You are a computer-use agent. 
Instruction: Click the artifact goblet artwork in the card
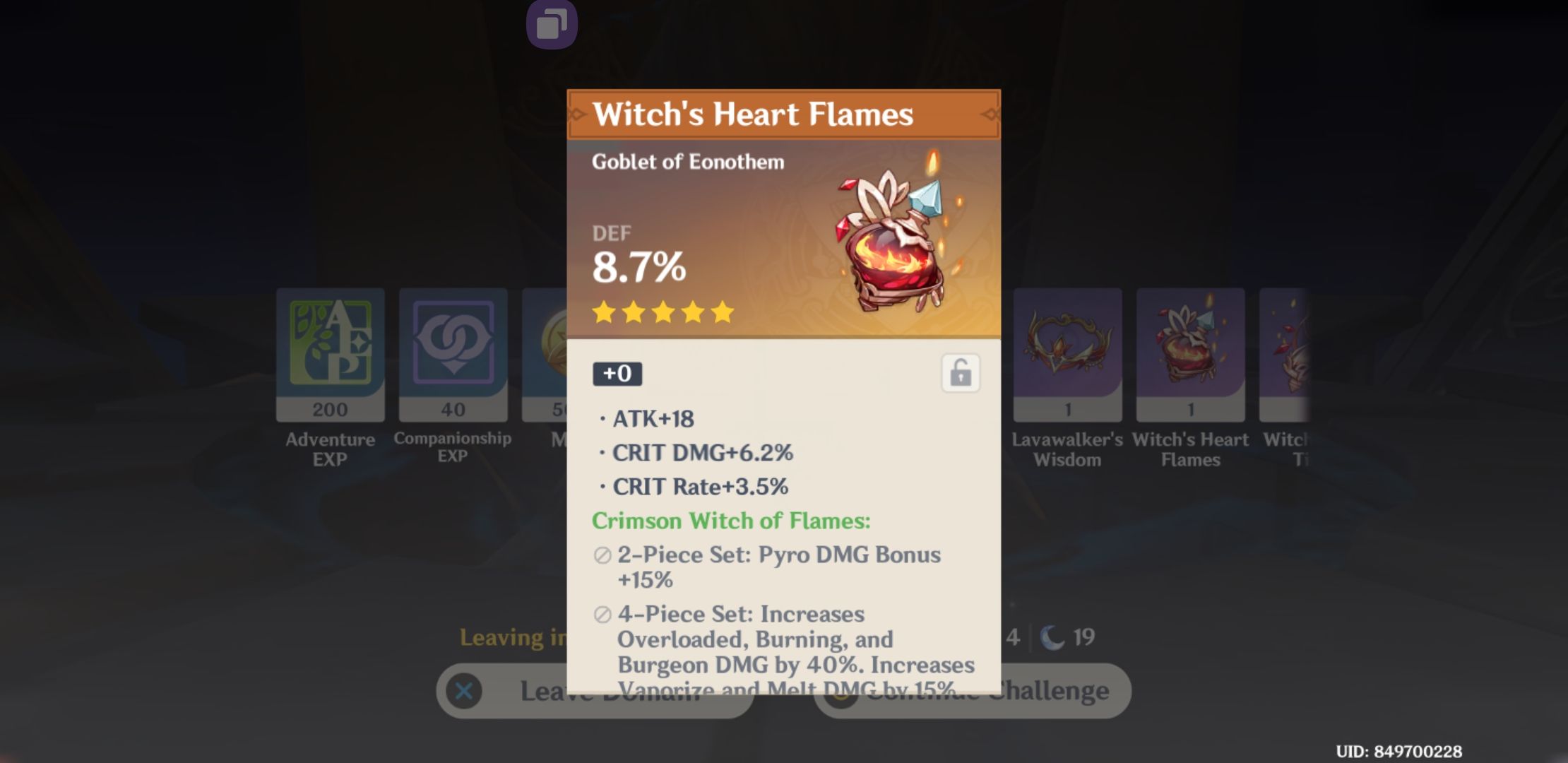(889, 244)
